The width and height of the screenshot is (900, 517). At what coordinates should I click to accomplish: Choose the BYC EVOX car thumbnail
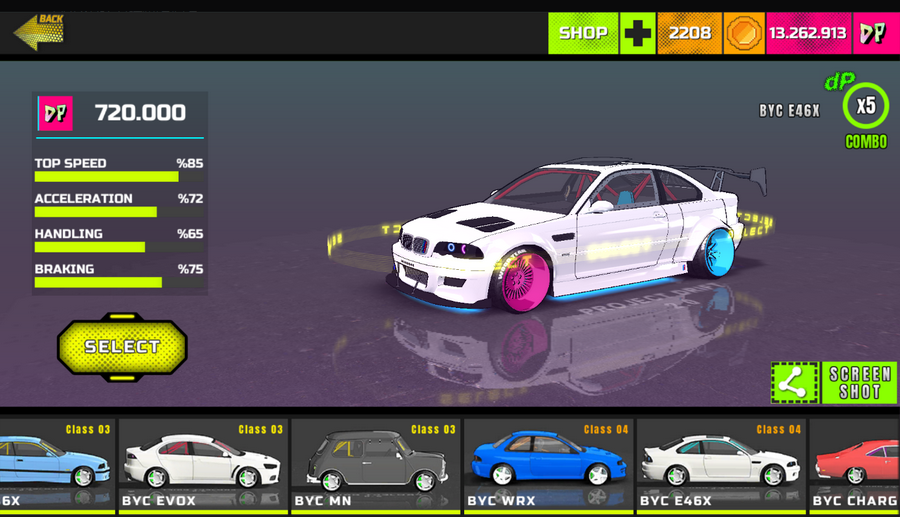pyautogui.click(x=203, y=464)
